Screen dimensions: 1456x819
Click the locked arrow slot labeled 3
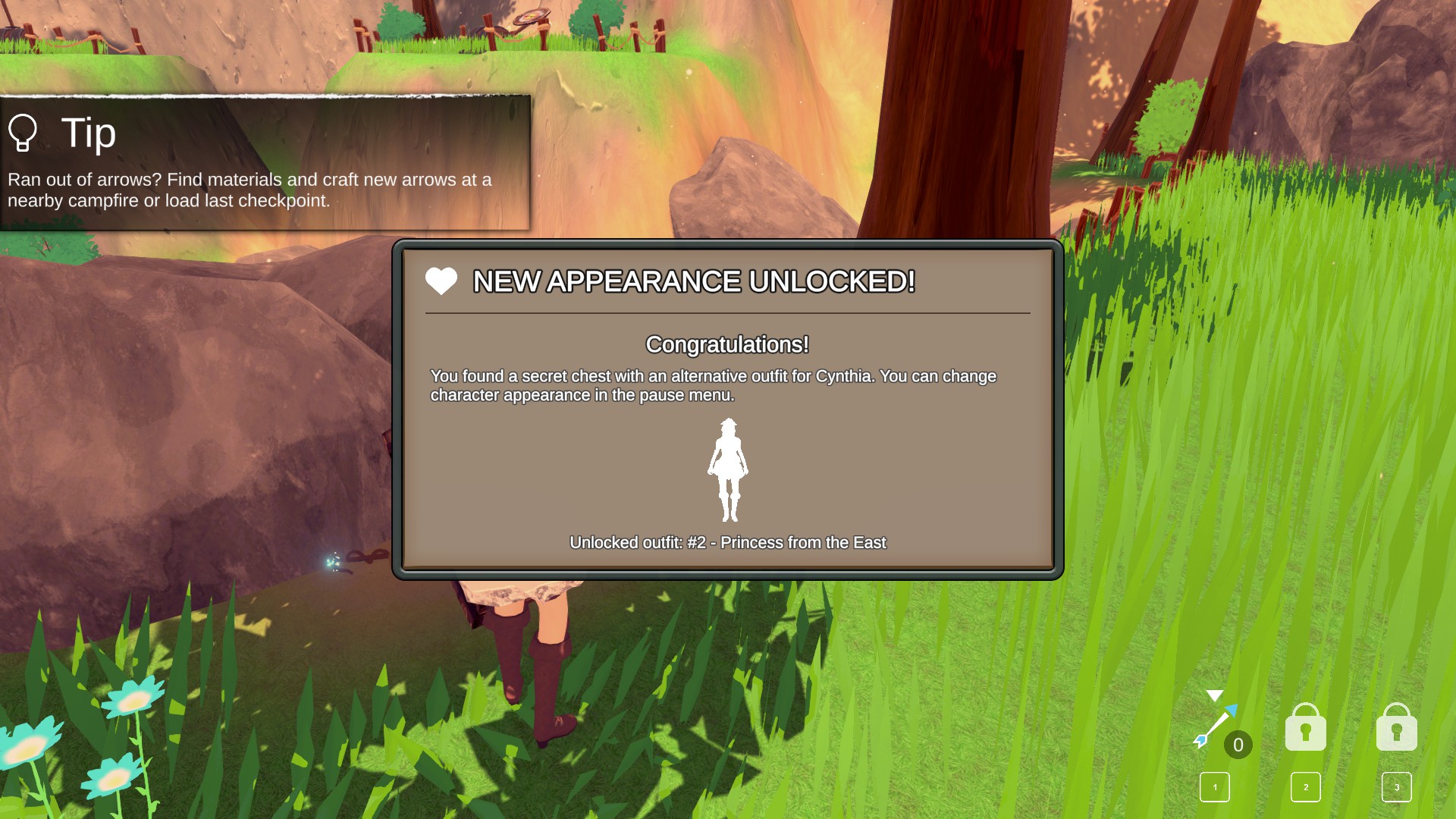point(1396,728)
